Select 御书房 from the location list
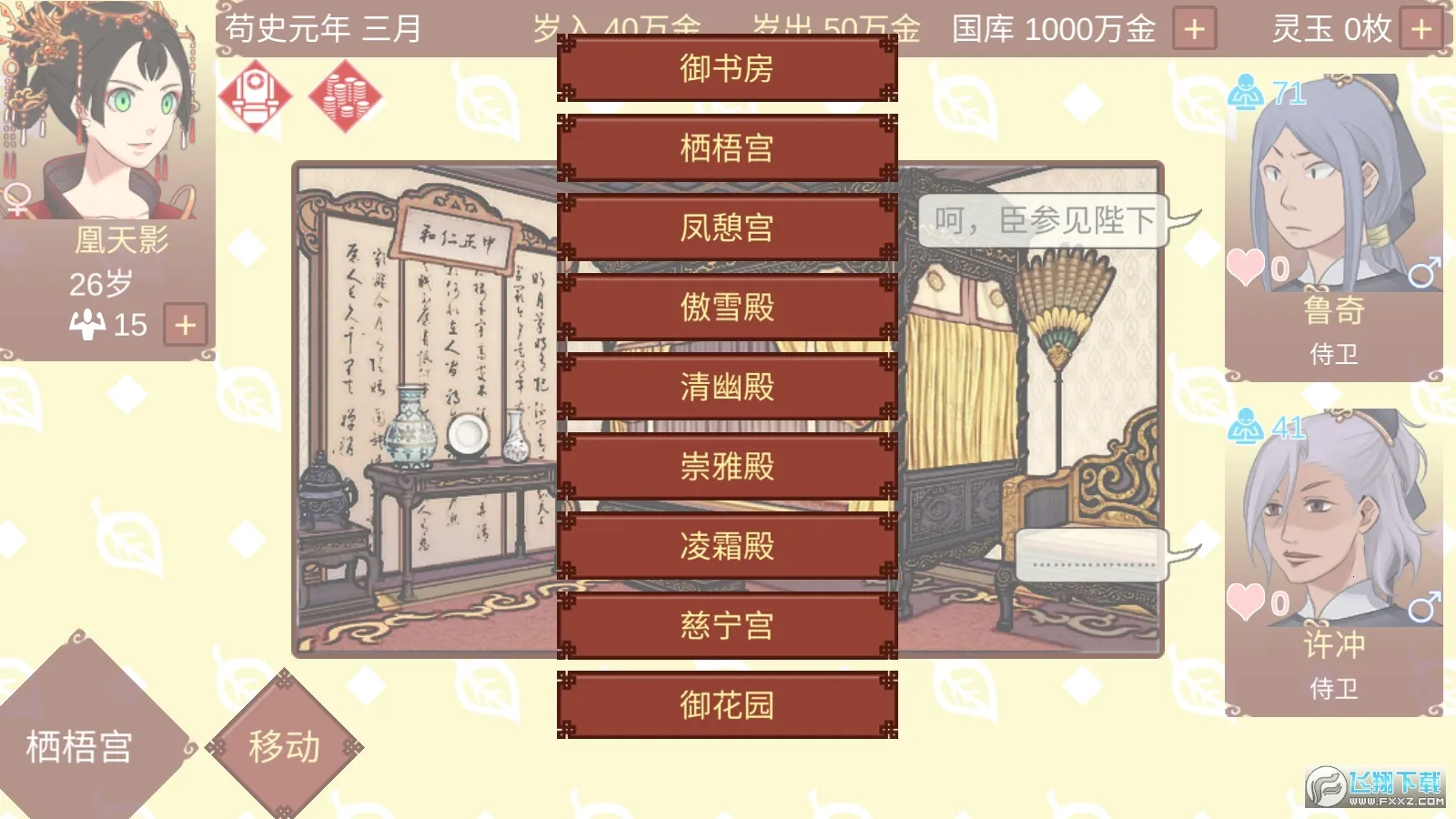1456x819 pixels. click(x=725, y=69)
